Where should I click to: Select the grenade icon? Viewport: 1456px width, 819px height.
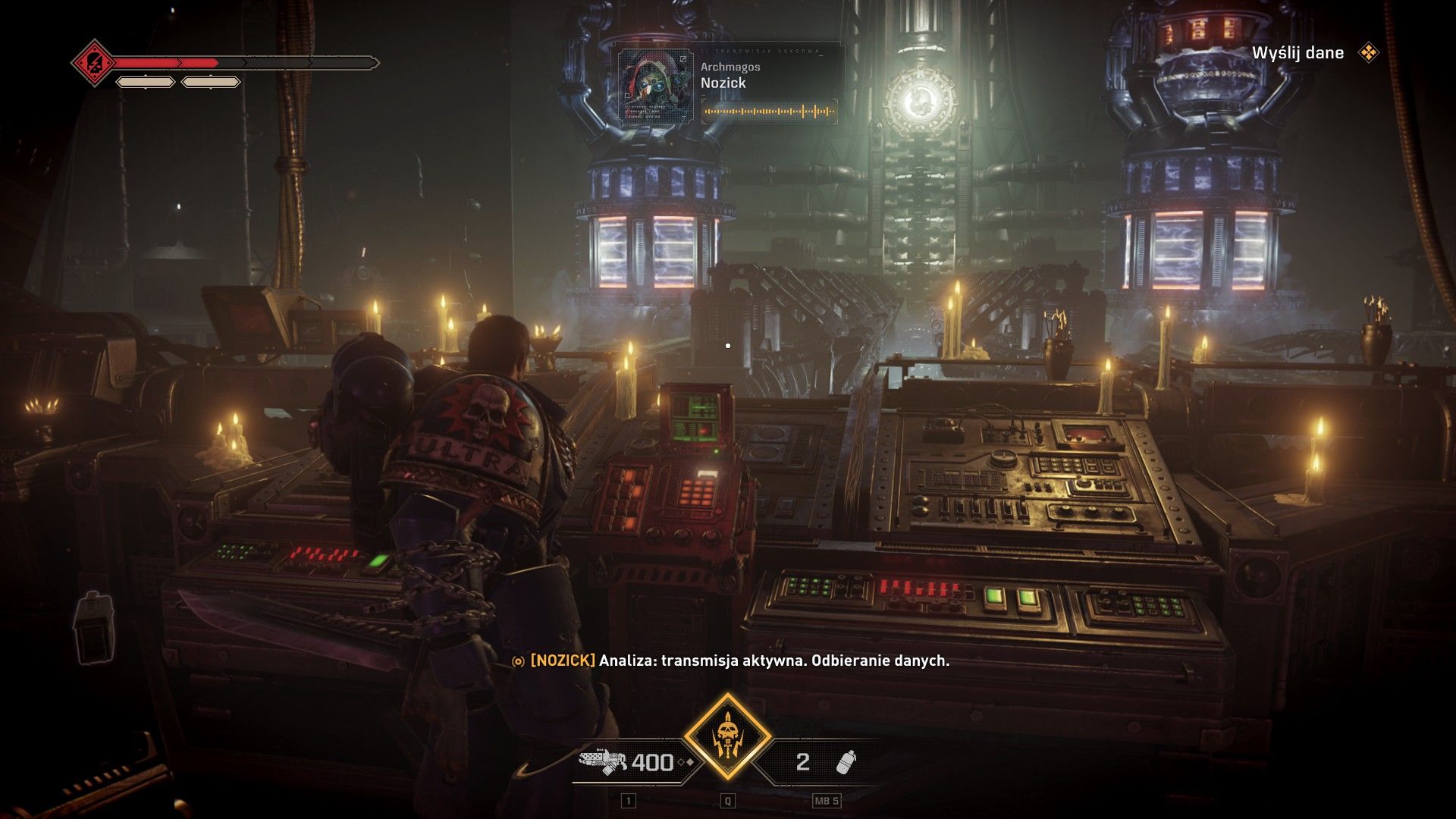coord(846,761)
